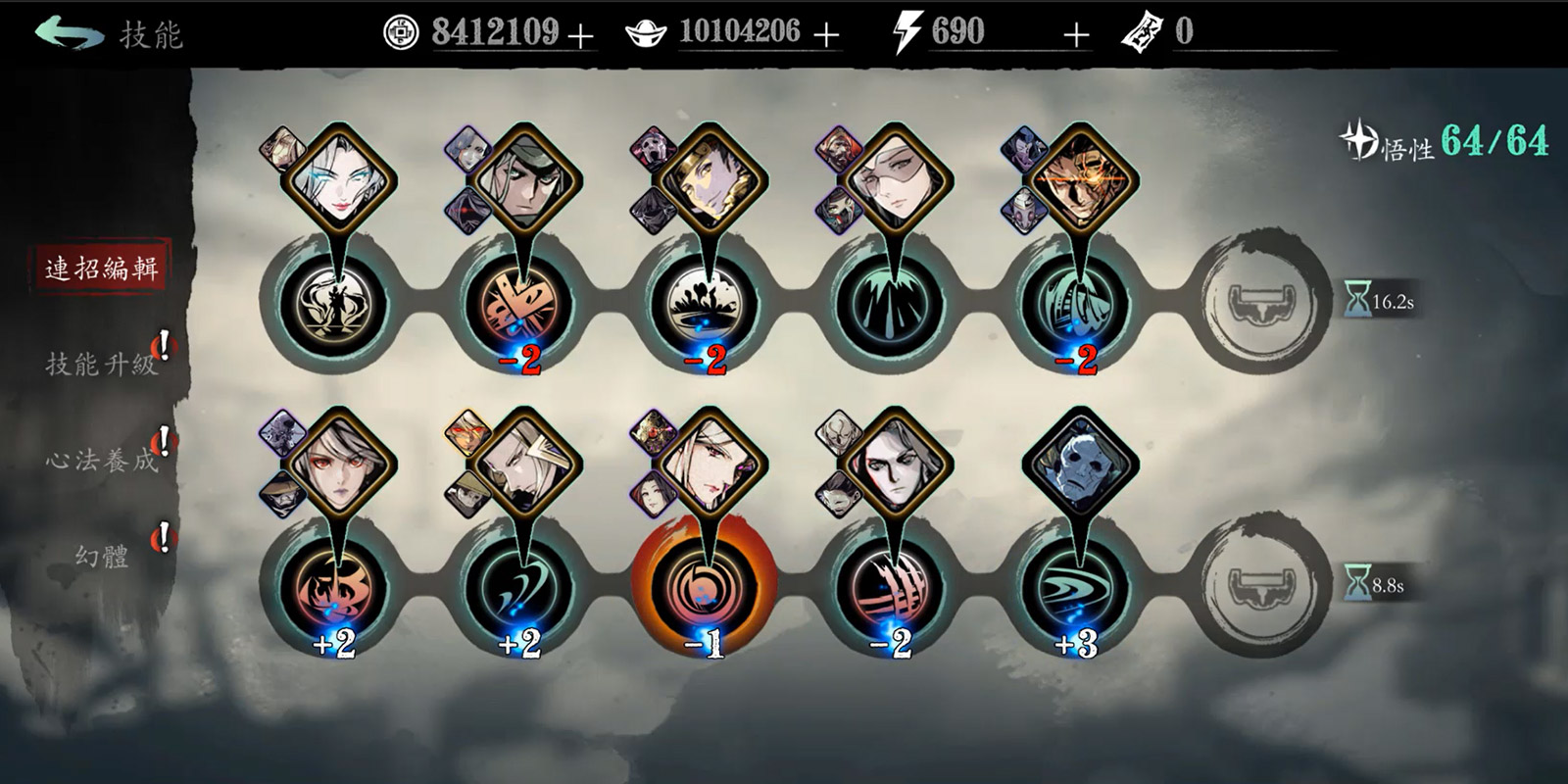Screen dimensions: 1568x784
Task: Add more silver ingots with plus button
Action: click(826, 36)
